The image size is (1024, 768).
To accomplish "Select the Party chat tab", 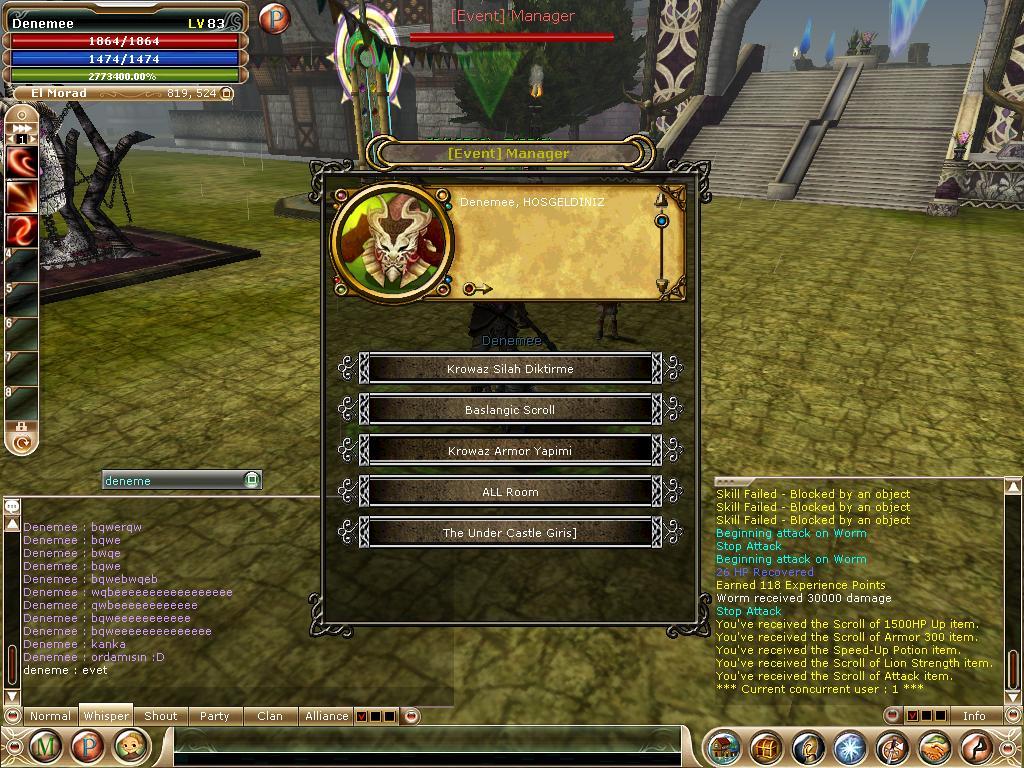I will (214, 716).
